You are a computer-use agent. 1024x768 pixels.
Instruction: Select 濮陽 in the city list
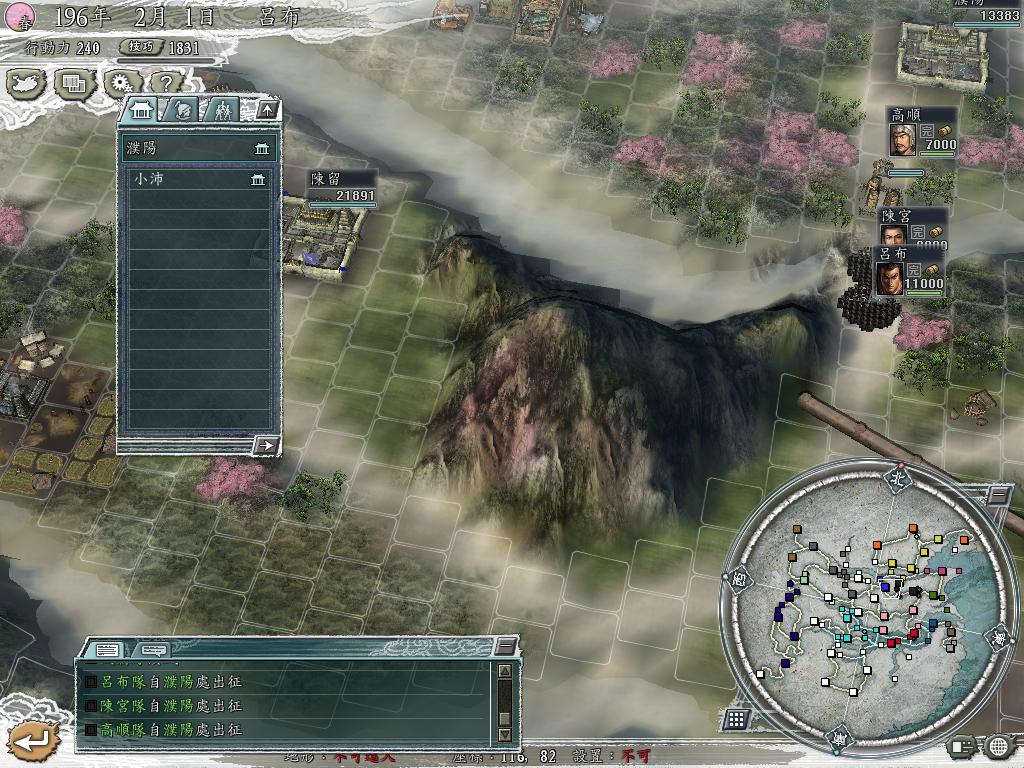[x=197, y=148]
